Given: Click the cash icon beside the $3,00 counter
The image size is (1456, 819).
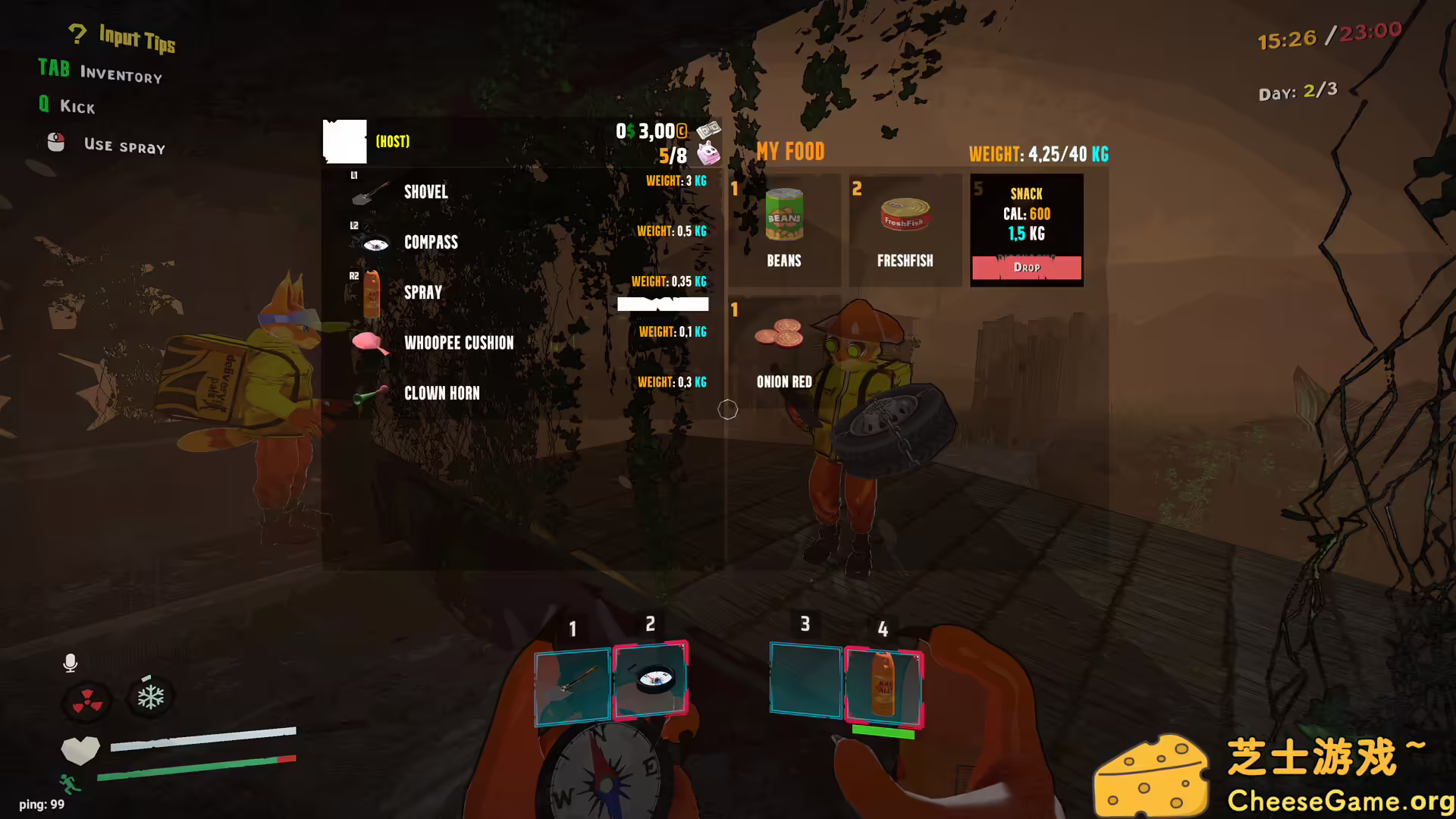Looking at the screenshot, I should coord(708,130).
